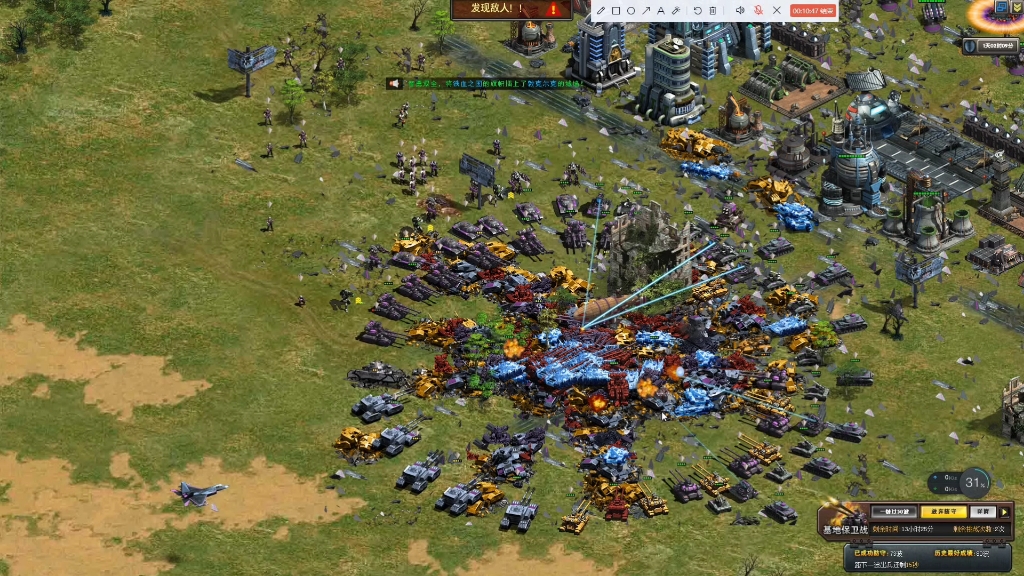Click the dark 一键过30波 skip-waves button
Viewport: 1024px width, 576px height.
(x=893, y=511)
